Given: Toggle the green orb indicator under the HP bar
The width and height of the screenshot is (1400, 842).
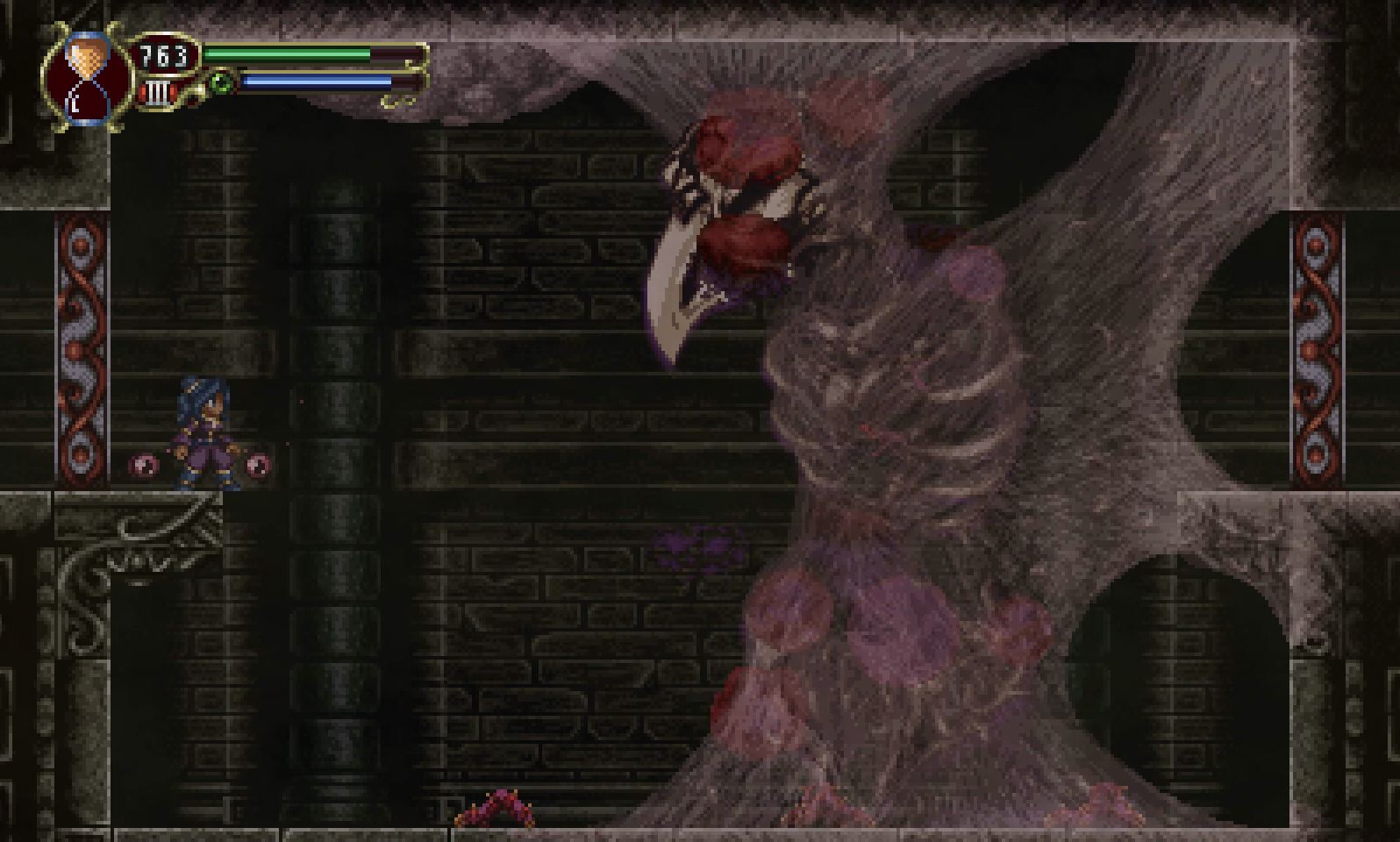Looking at the screenshot, I should (x=222, y=81).
